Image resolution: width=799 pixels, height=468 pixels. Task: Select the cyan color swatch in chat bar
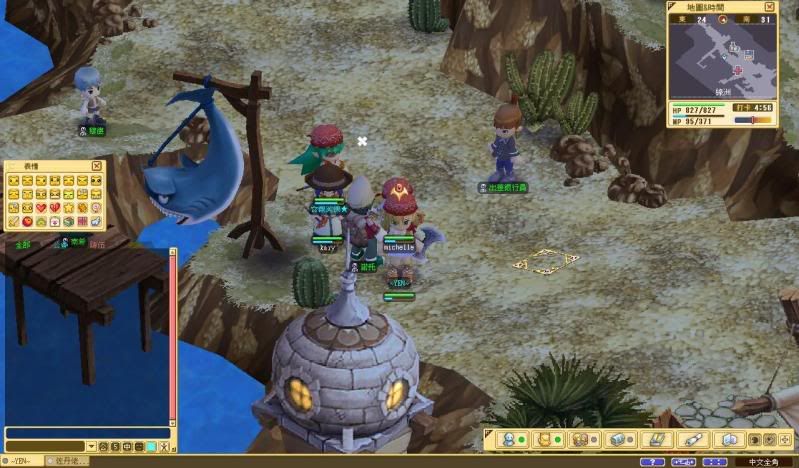click(x=151, y=446)
